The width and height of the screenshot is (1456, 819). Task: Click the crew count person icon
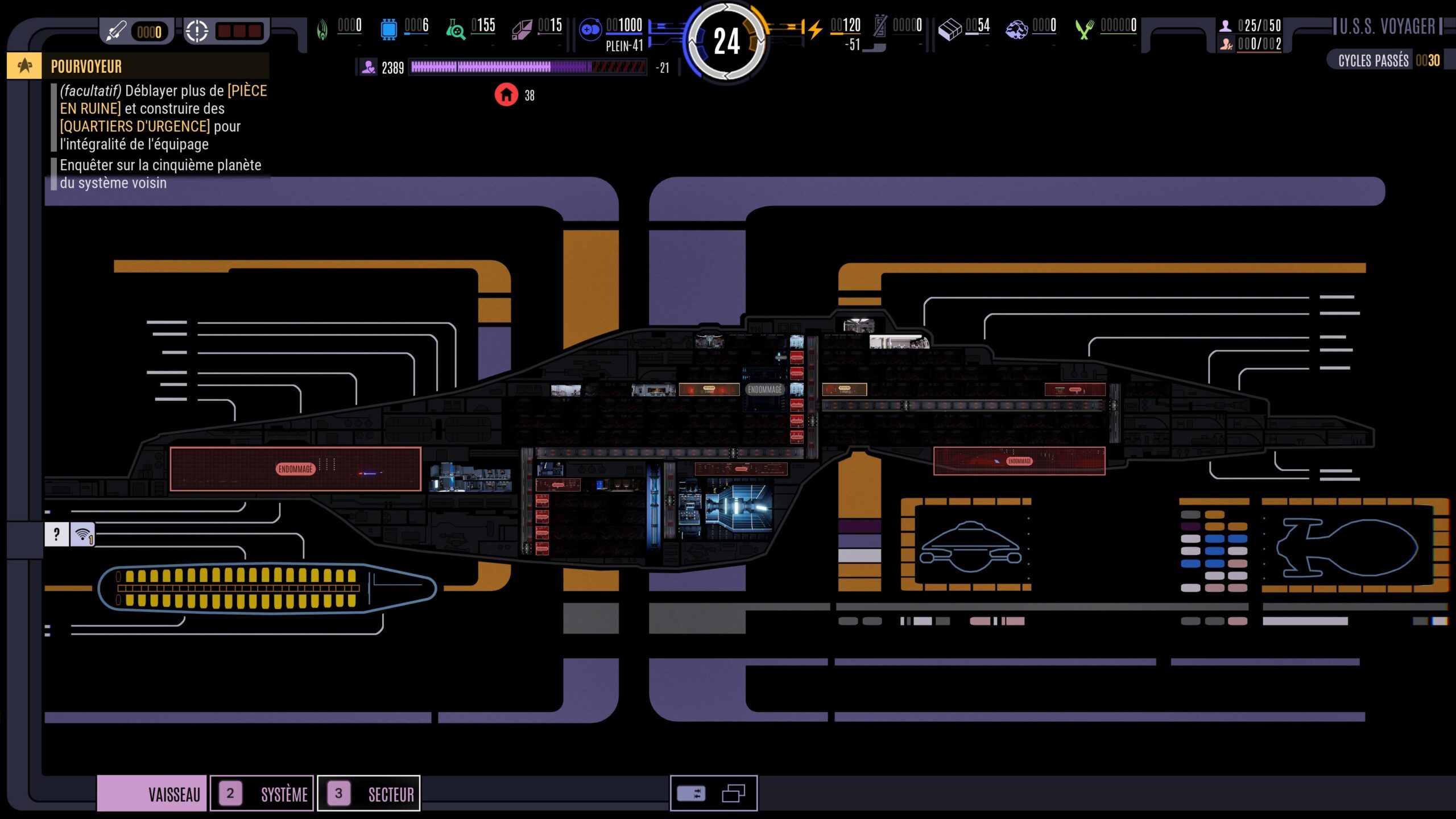click(1226, 26)
